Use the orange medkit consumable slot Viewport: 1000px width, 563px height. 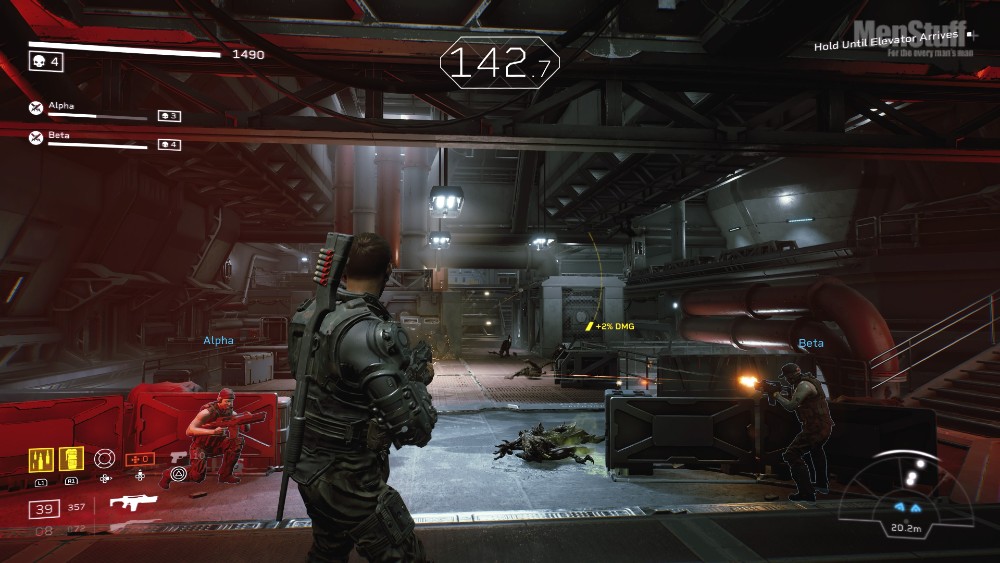[x=139, y=459]
